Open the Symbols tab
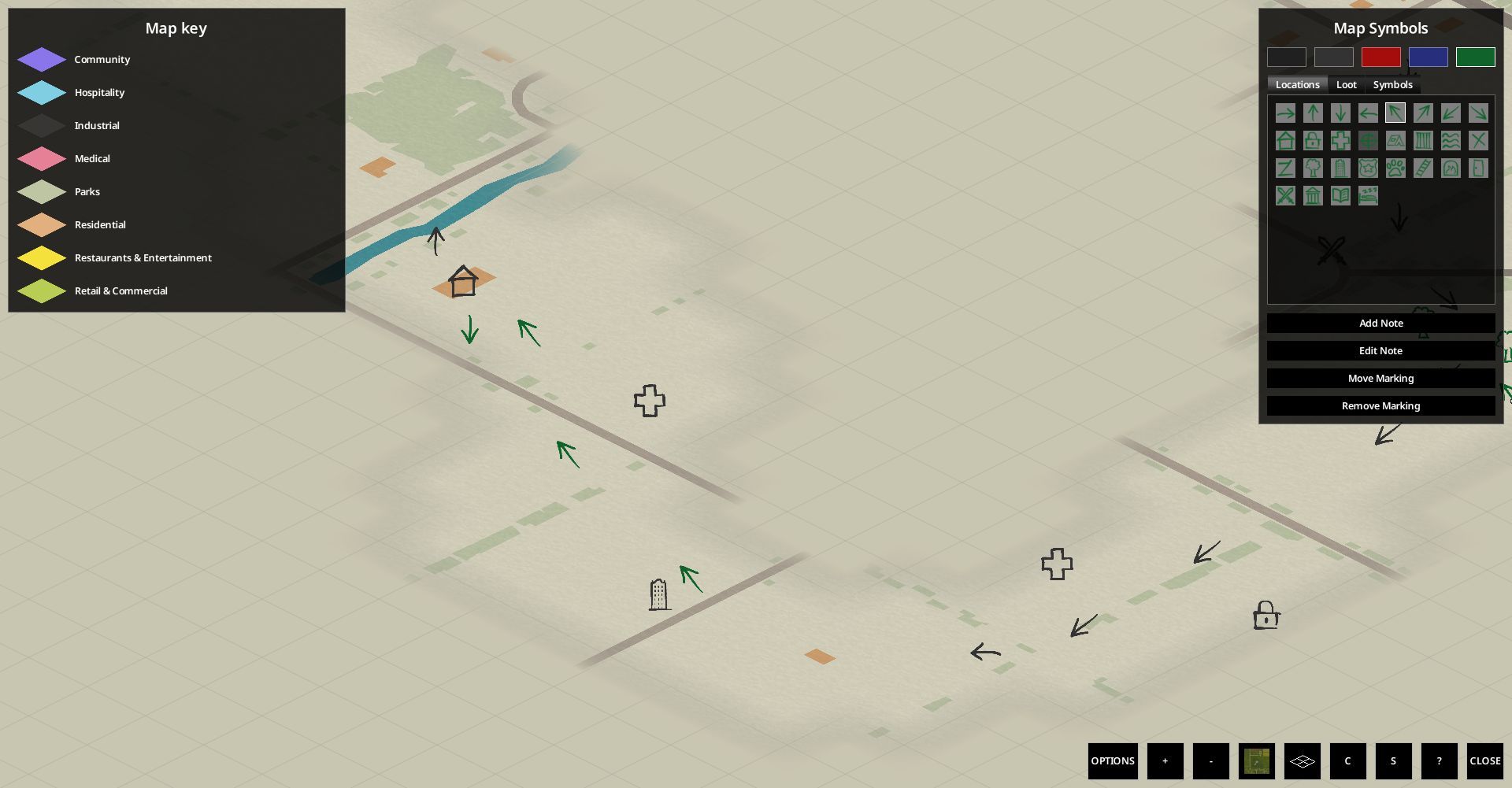 [1392, 84]
